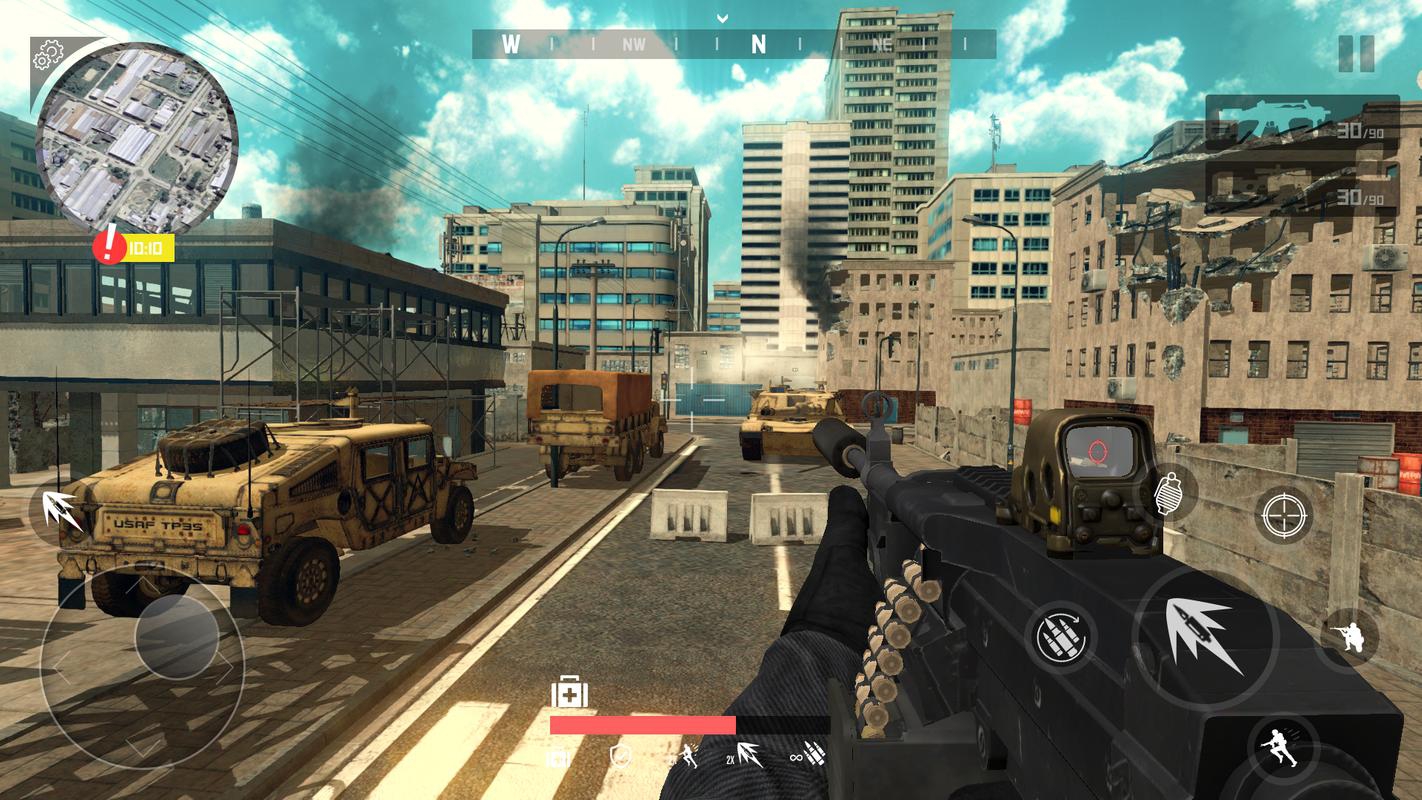Image resolution: width=1422 pixels, height=800 pixels.
Task: Tap the circular minimap
Action: click(x=136, y=135)
